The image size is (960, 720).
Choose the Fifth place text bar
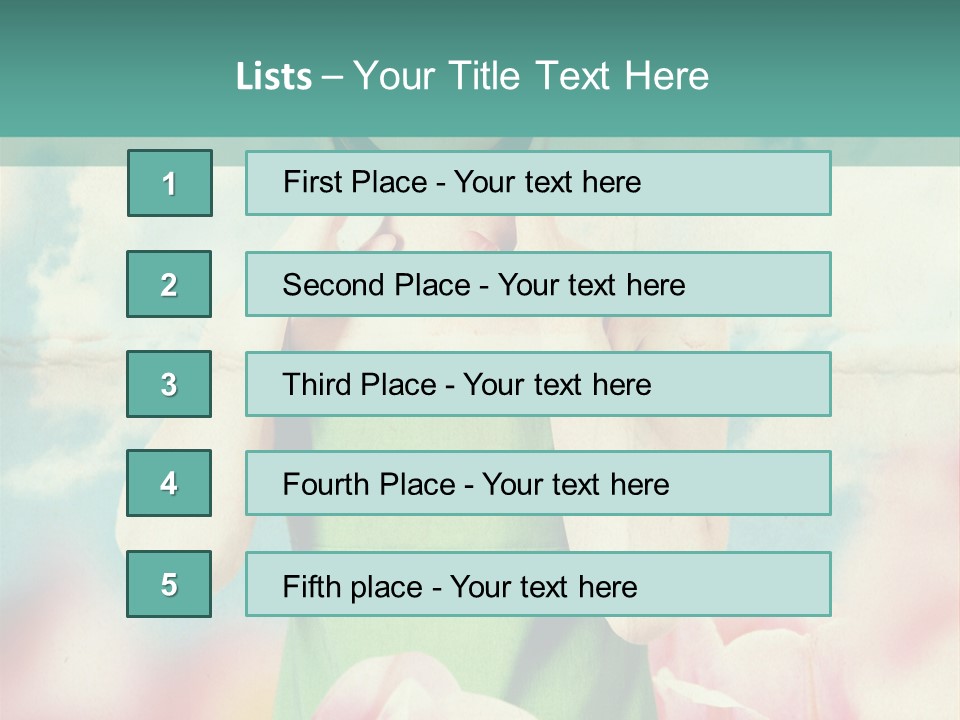coord(538,584)
